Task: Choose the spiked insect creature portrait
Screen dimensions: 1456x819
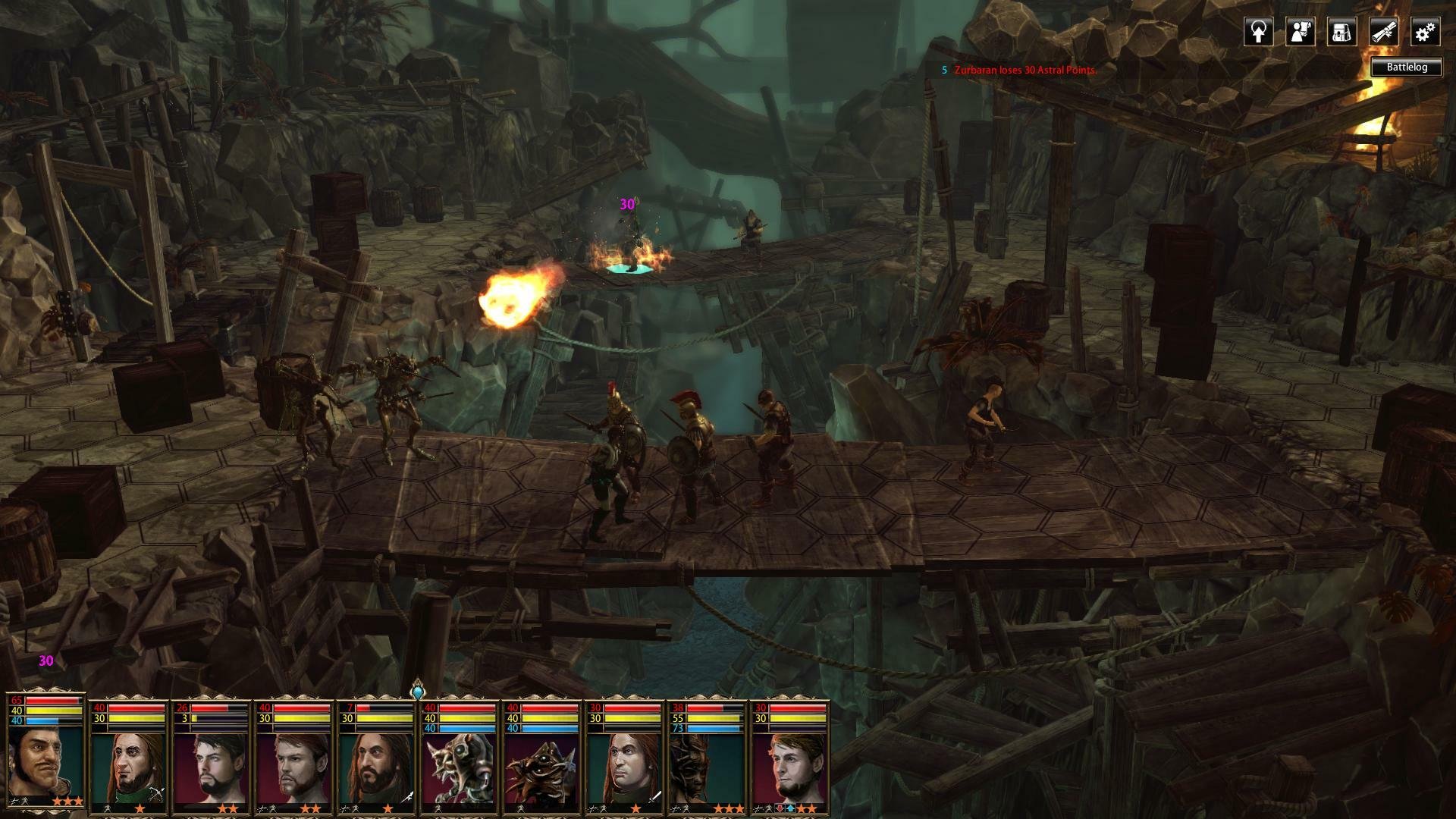Action: point(542,767)
